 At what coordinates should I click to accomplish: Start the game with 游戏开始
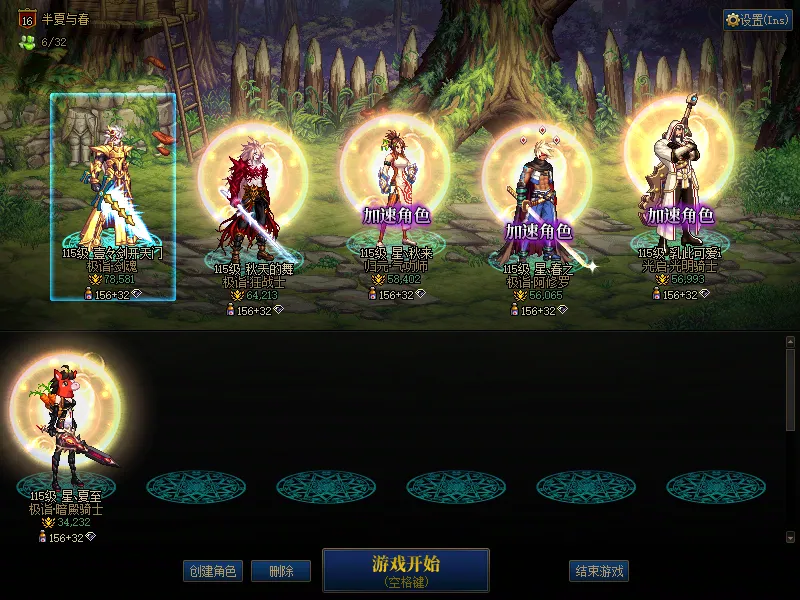pos(405,569)
